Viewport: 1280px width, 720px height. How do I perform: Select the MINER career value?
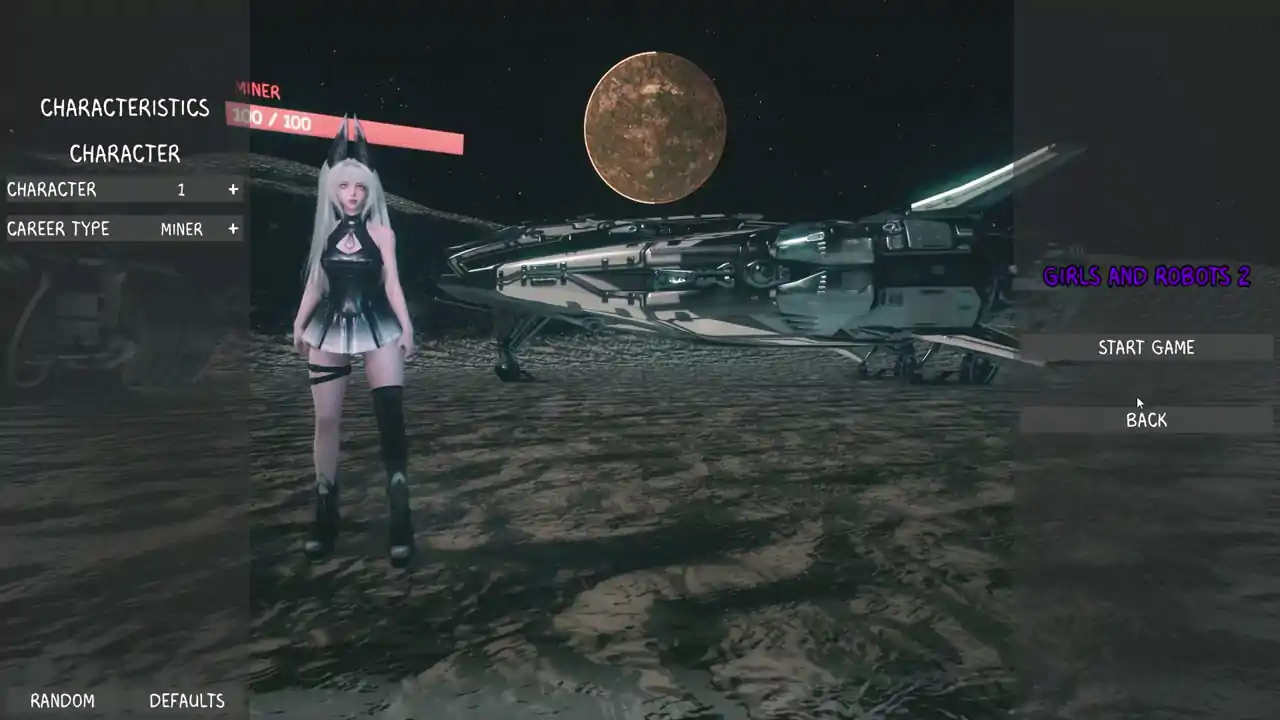[182, 229]
